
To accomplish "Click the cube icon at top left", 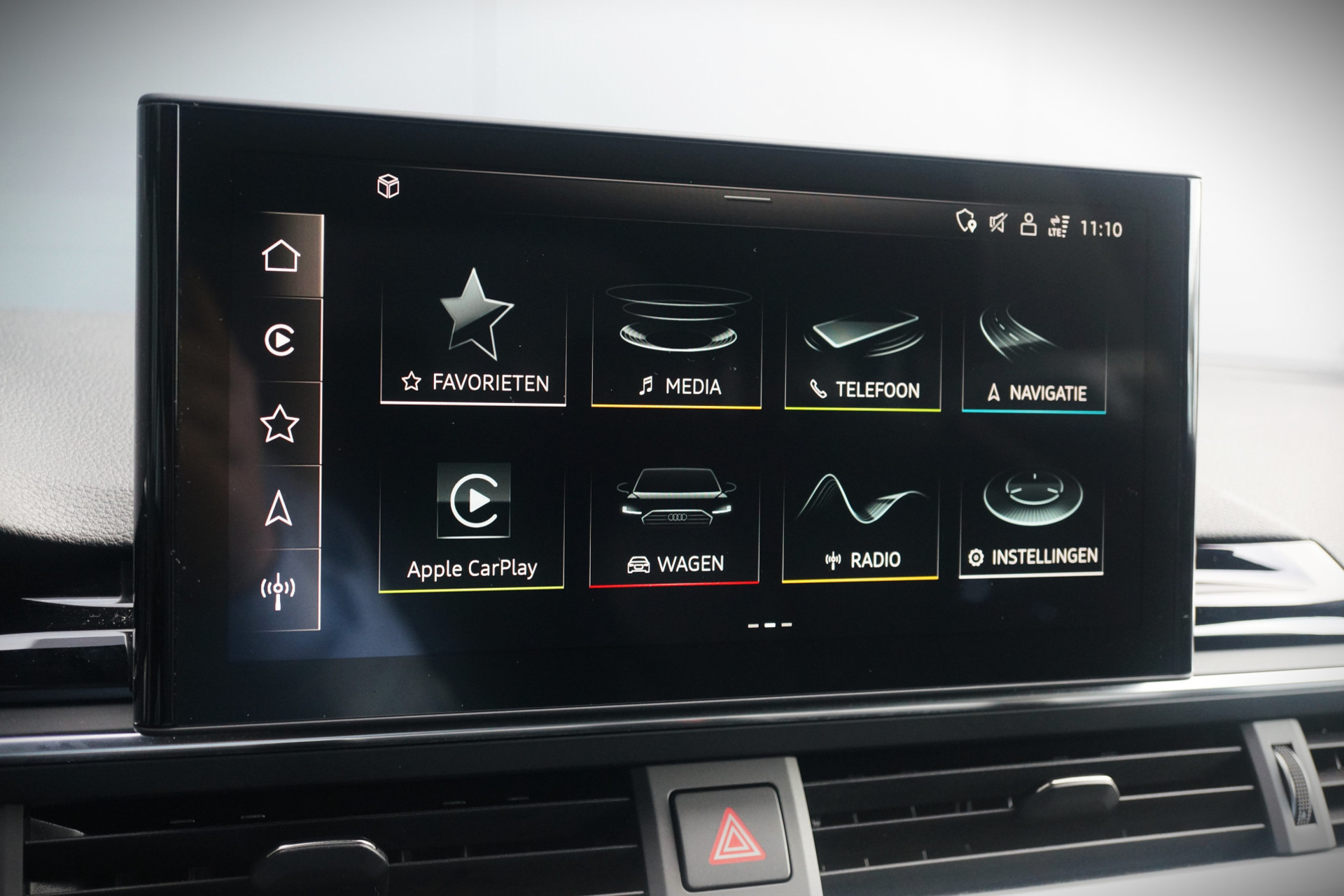I will pyautogui.click(x=388, y=186).
